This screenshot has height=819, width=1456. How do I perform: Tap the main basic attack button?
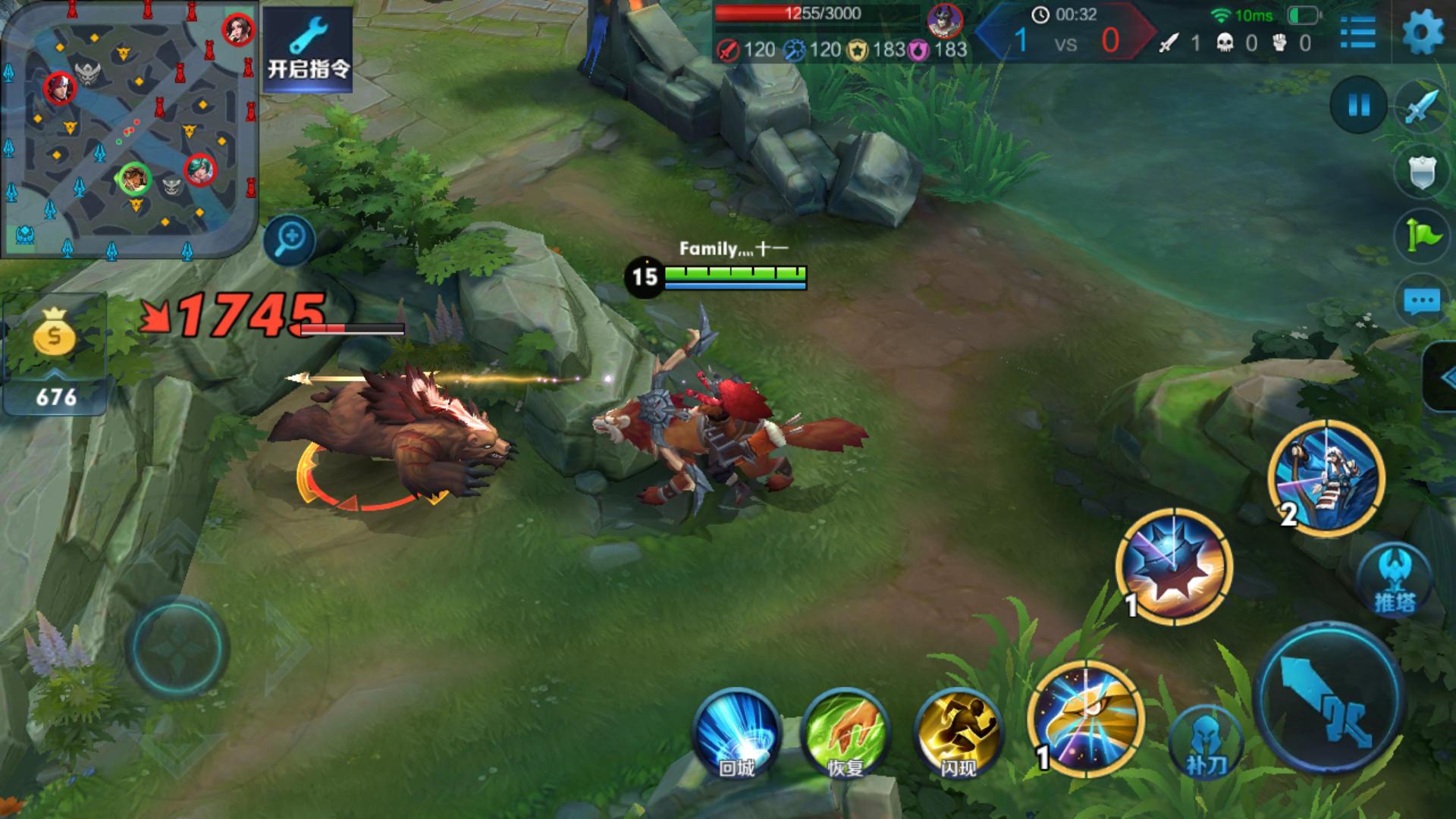tap(1330, 698)
